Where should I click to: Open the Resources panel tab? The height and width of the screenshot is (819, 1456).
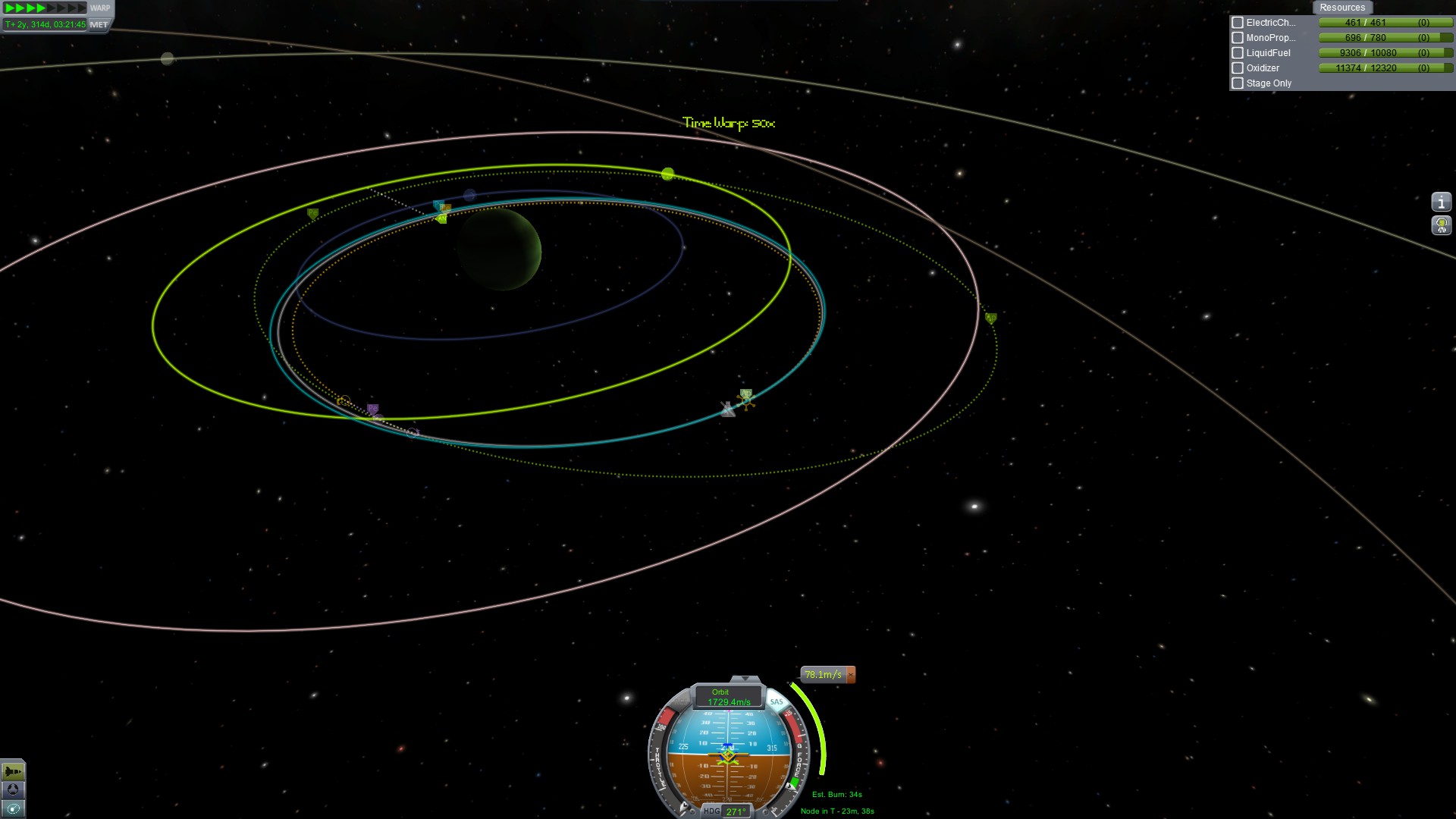[x=1341, y=8]
